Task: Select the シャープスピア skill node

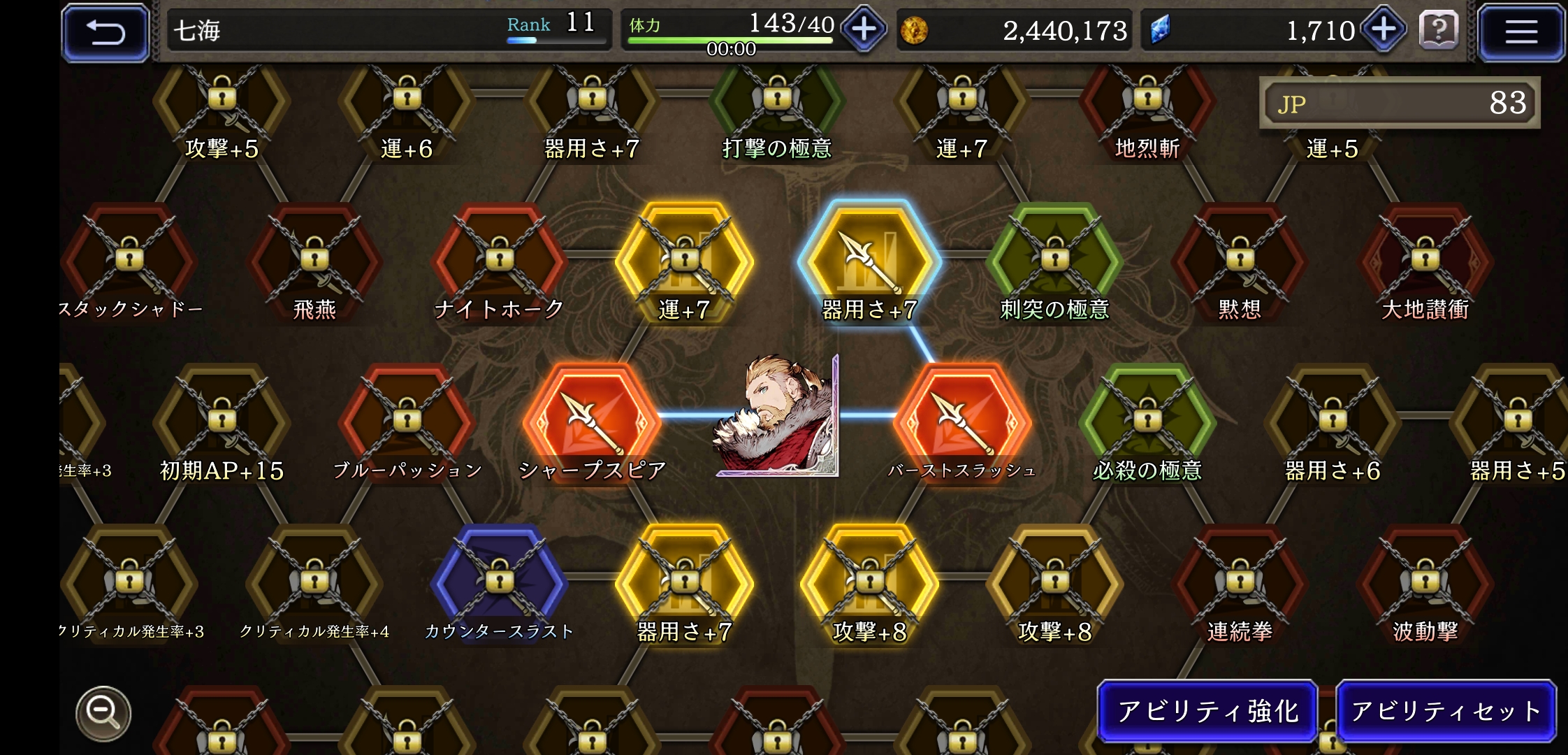Action: coord(593,418)
